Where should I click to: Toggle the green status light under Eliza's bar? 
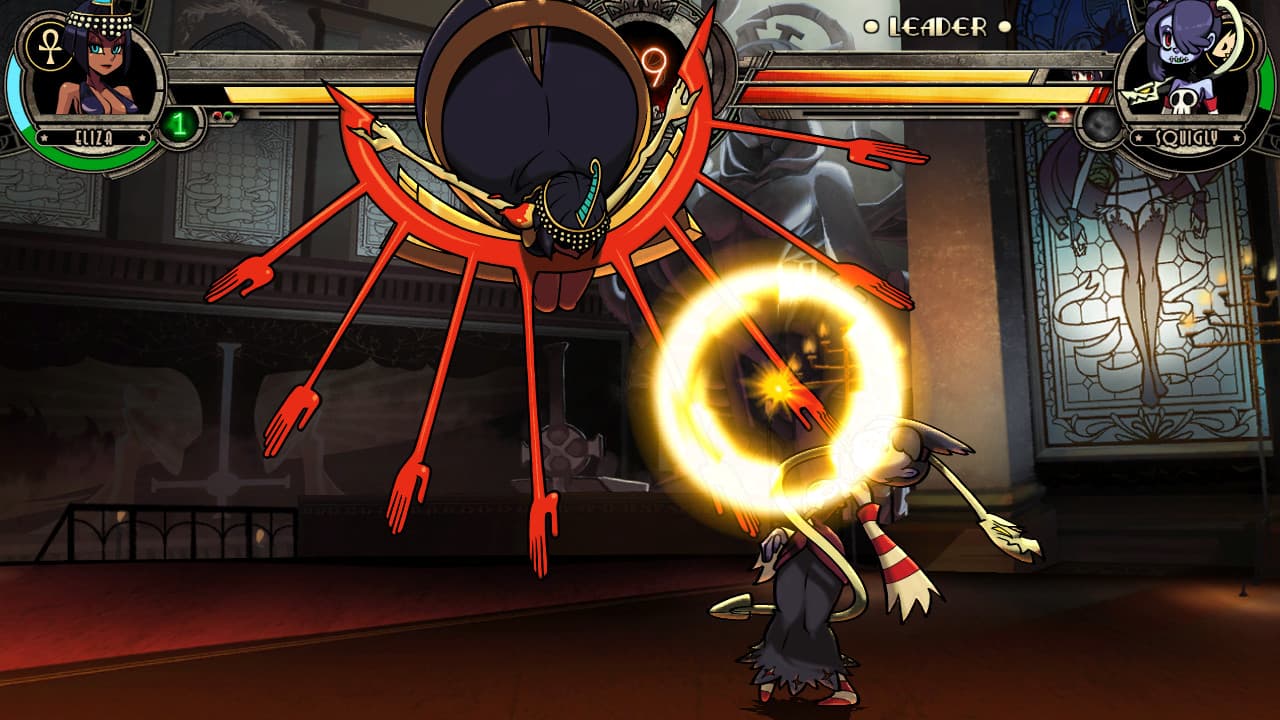click(229, 115)
